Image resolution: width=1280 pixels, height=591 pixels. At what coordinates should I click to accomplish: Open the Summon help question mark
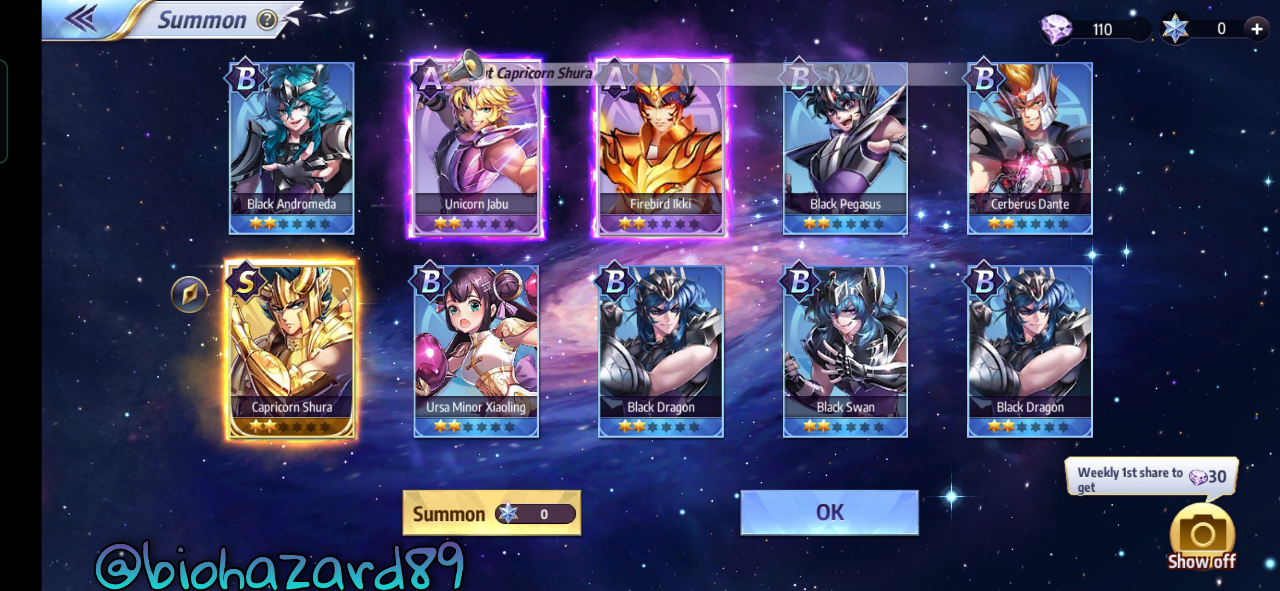266,20
